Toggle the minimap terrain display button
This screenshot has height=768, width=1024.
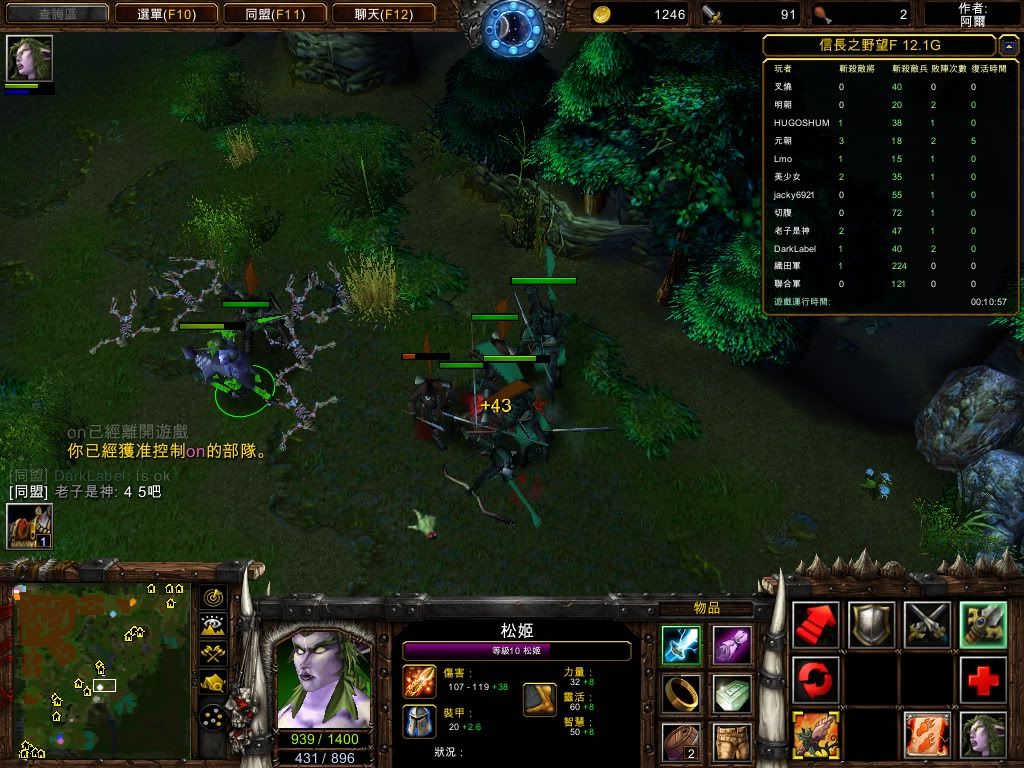click(213, 626)
